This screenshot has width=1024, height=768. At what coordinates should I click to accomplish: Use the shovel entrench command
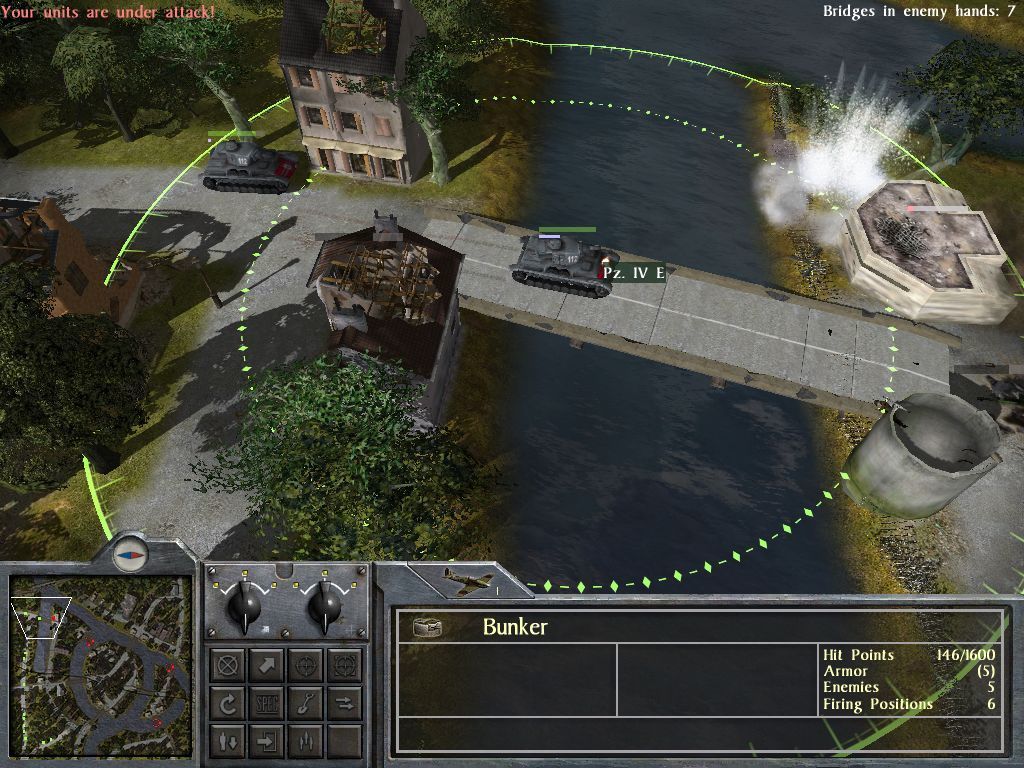click(x=305, y=703)
